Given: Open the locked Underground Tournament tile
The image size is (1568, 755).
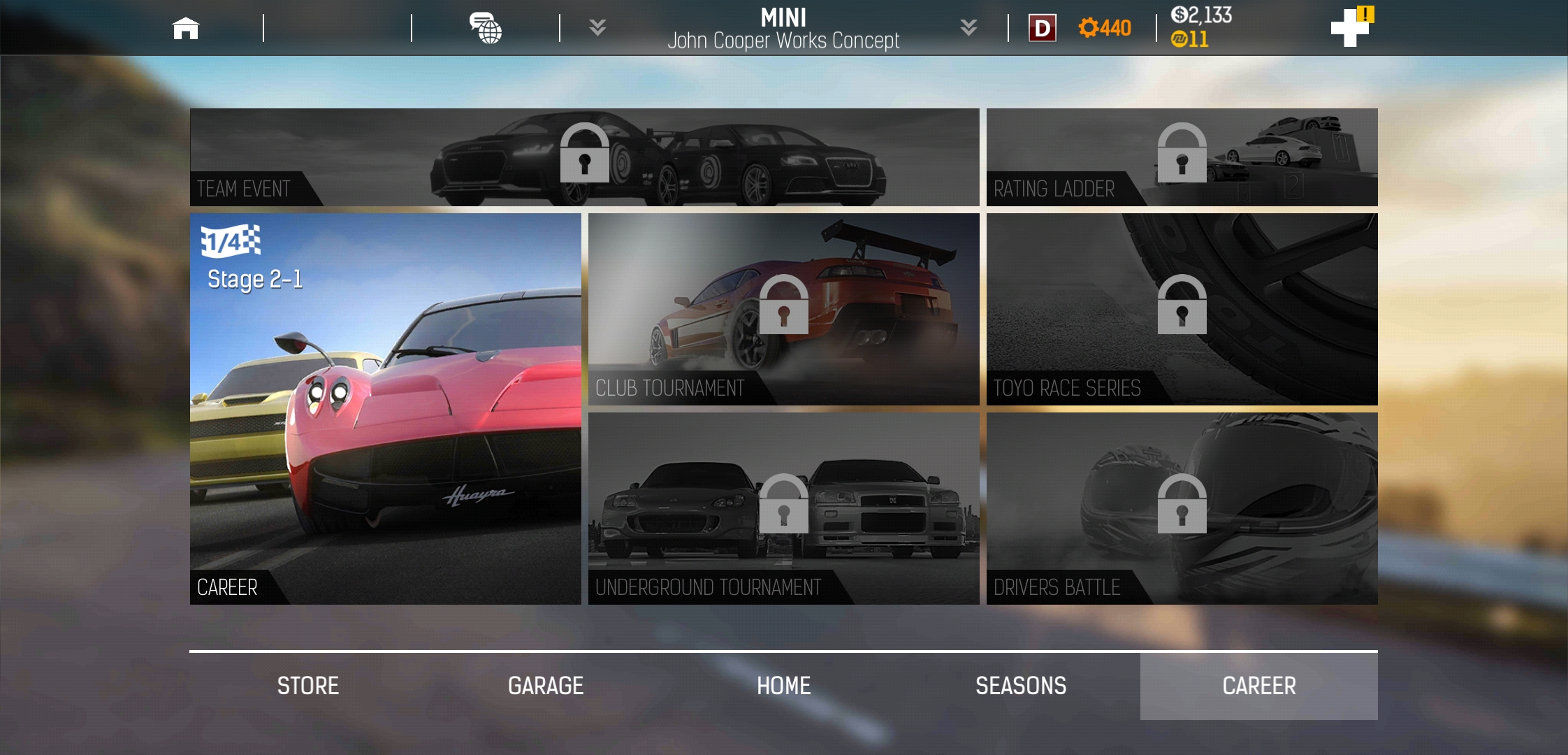Looking at the screenshot, I should click(783, 508).
